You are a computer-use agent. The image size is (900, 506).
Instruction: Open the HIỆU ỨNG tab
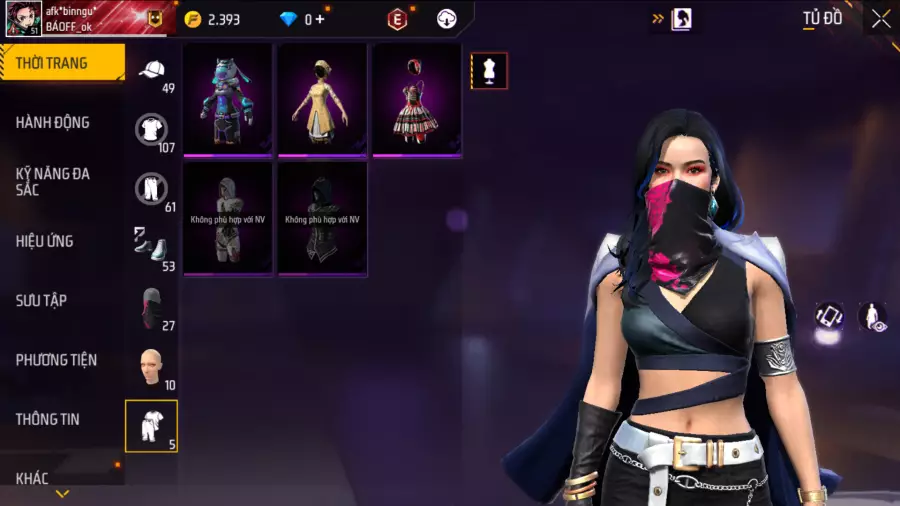coord(45,241)
